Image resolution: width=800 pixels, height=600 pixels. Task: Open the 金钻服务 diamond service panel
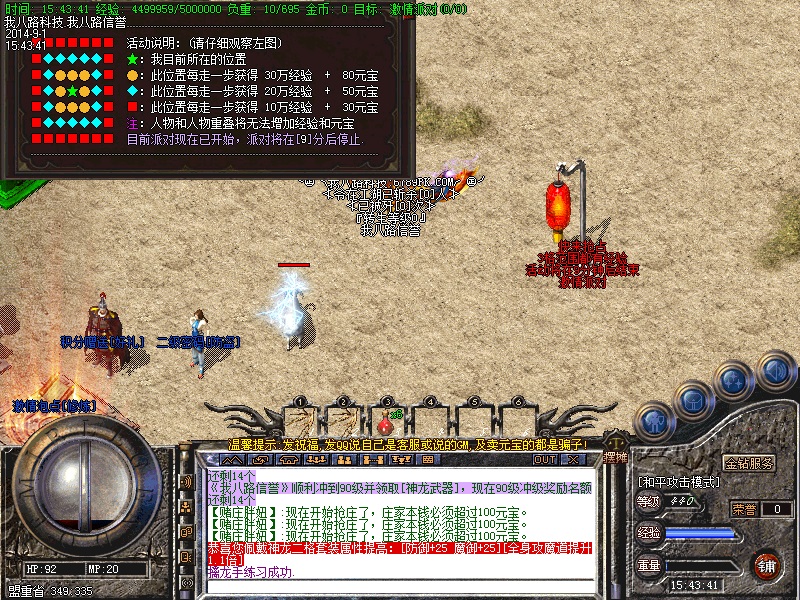click(749, 464)
